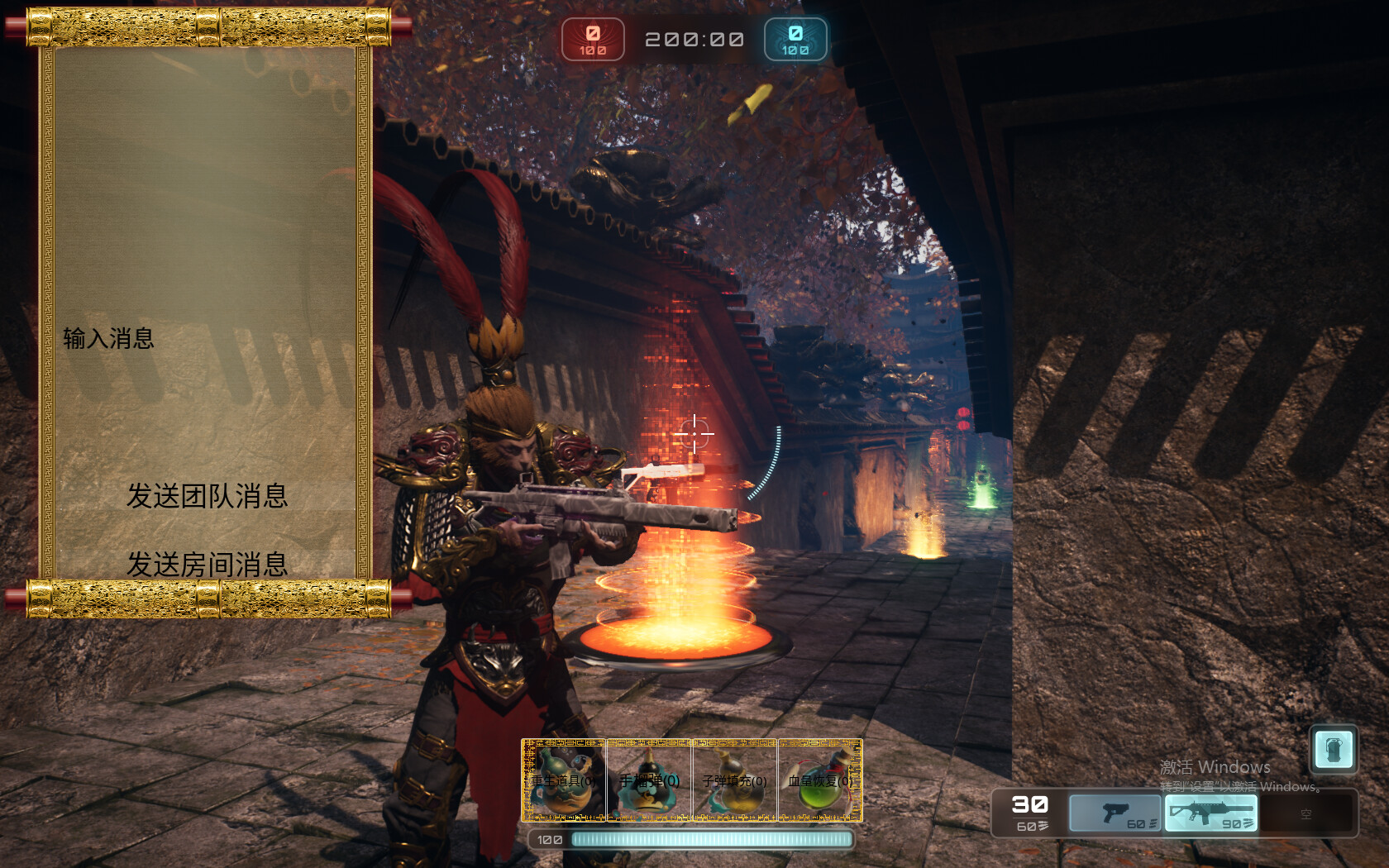Activate the 子弹填充 ammo refill slot
The height and width of the screenshot is (868, 1389).
734,780
